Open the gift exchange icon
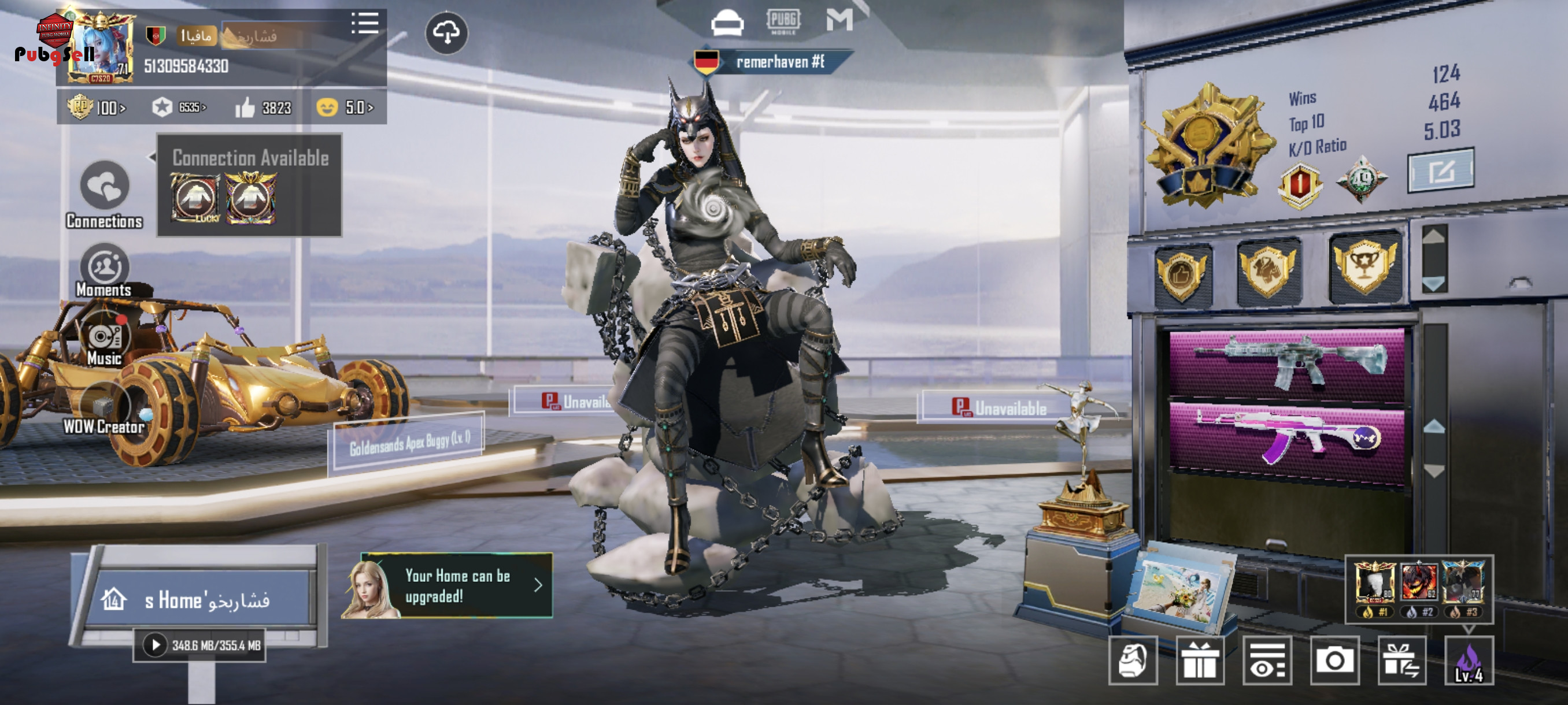This screenshot has width=1568, height=705. pyautogui.click(x=1401, y=661)
